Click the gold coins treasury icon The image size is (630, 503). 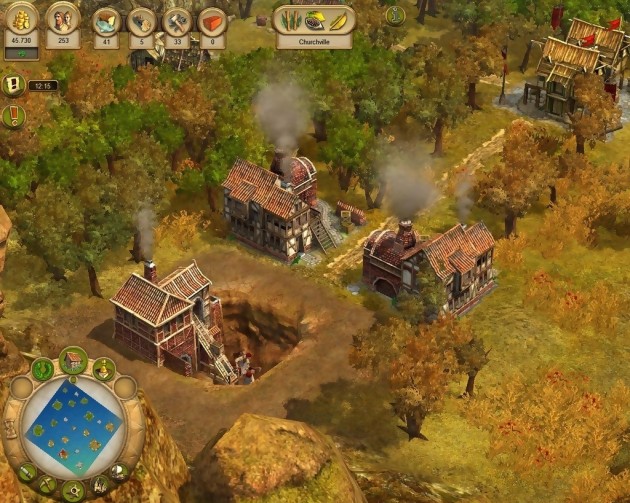coord(22,18)
